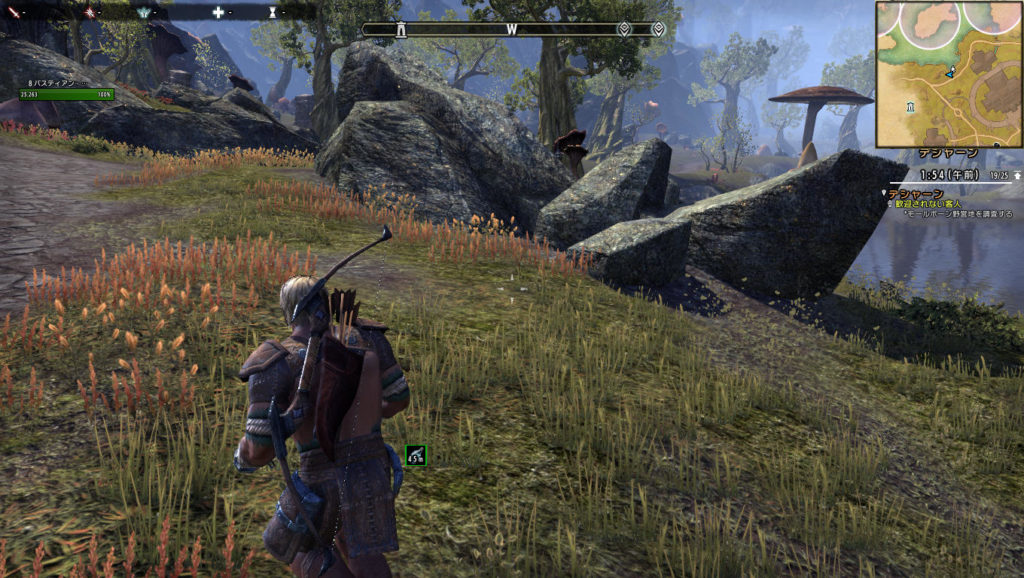Click the red starburst icon in top bar
1024x578 pixels.
tap(89, 12)
